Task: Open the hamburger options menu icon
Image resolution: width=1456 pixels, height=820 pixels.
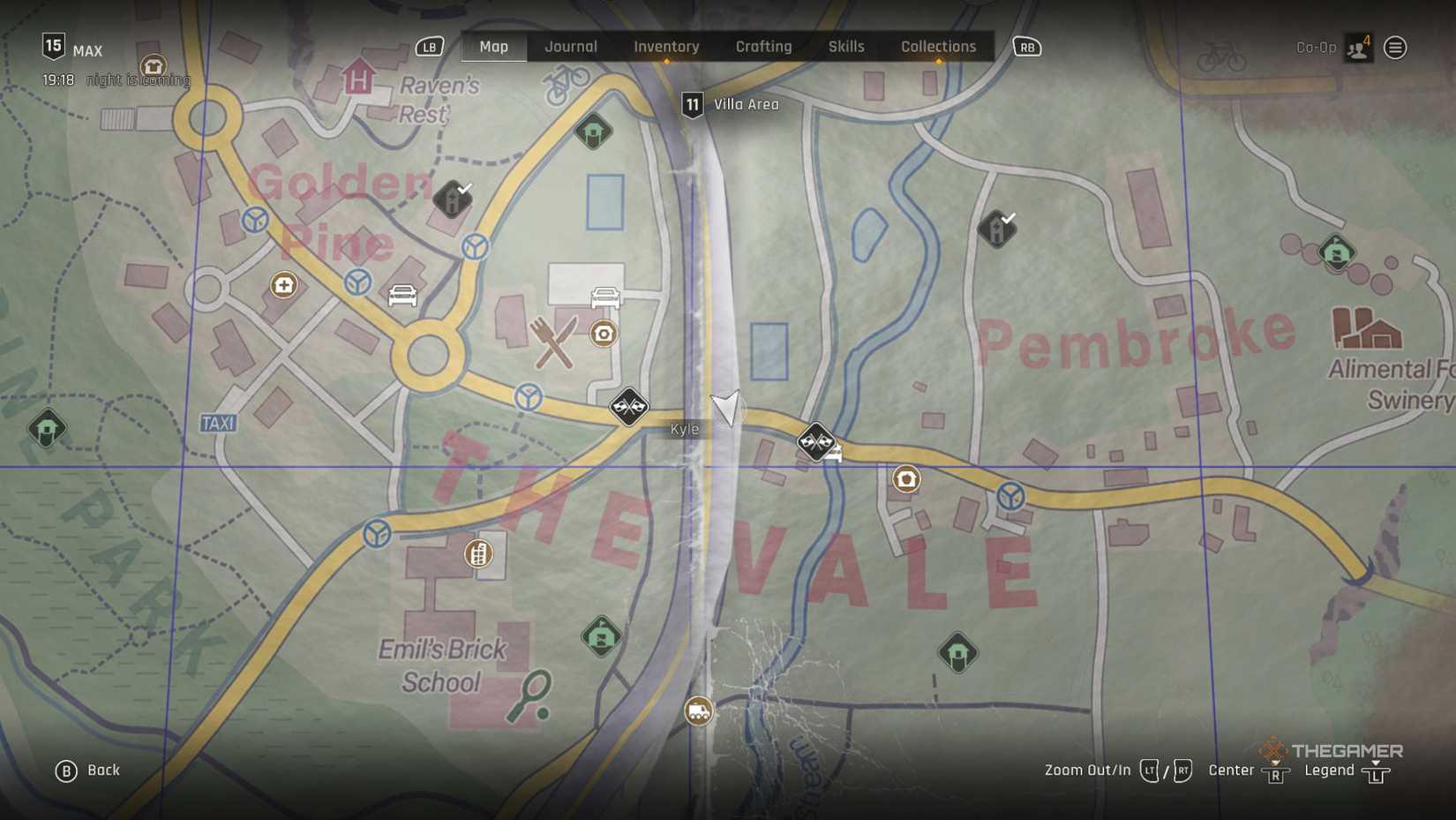Action: click(1395, 48)
